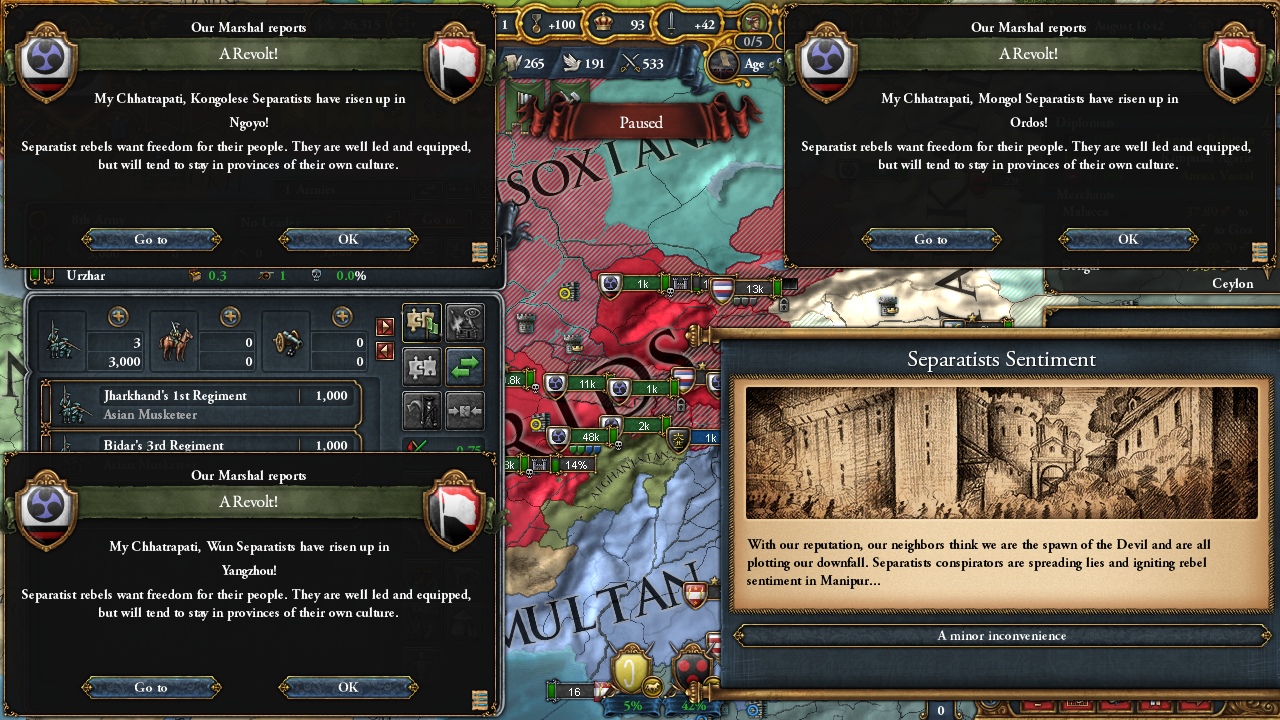Click the plus button to add cavalry
This screenshot has width=1280, height=720.
coord(230,316)
